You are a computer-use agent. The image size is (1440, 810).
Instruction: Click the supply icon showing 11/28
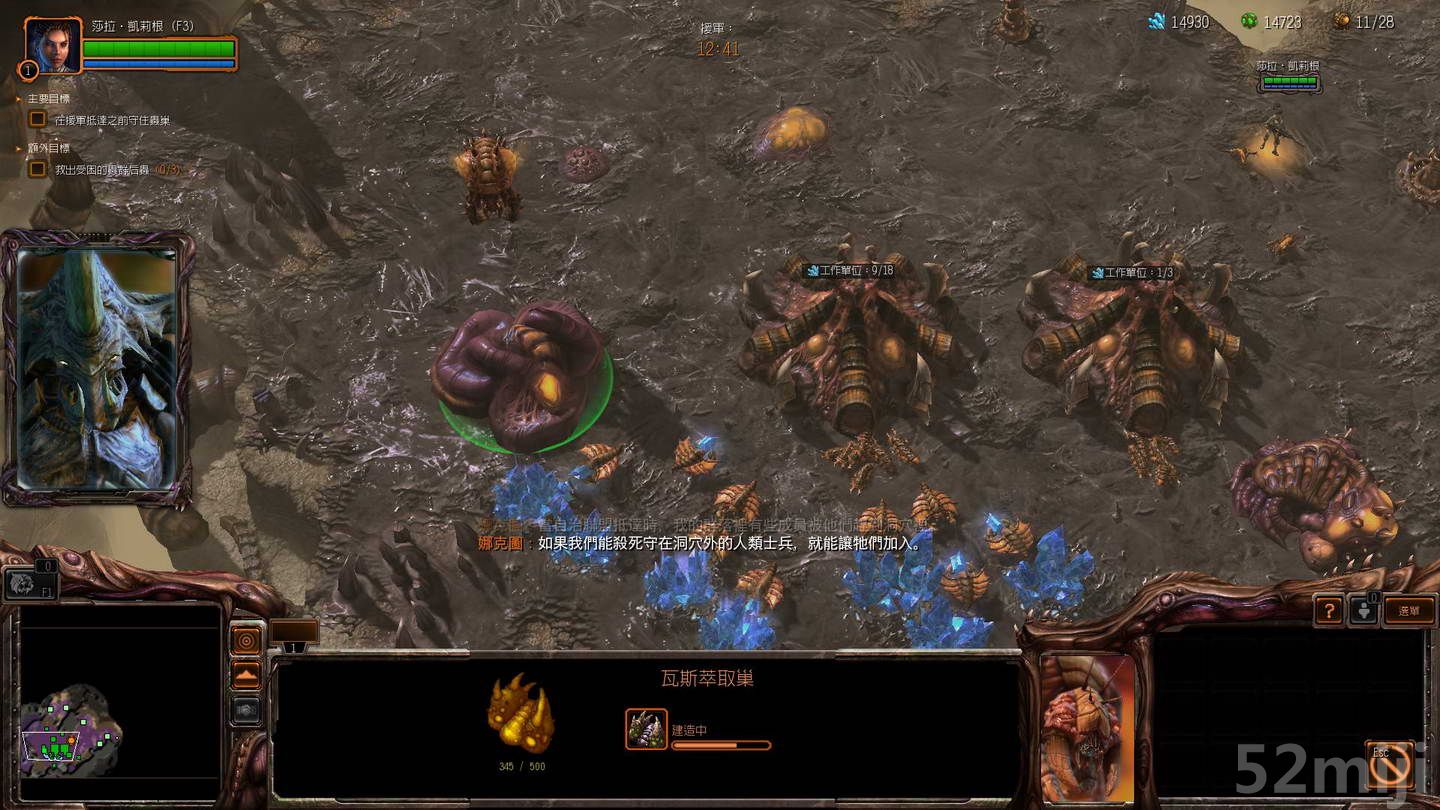coord(1343,21)
